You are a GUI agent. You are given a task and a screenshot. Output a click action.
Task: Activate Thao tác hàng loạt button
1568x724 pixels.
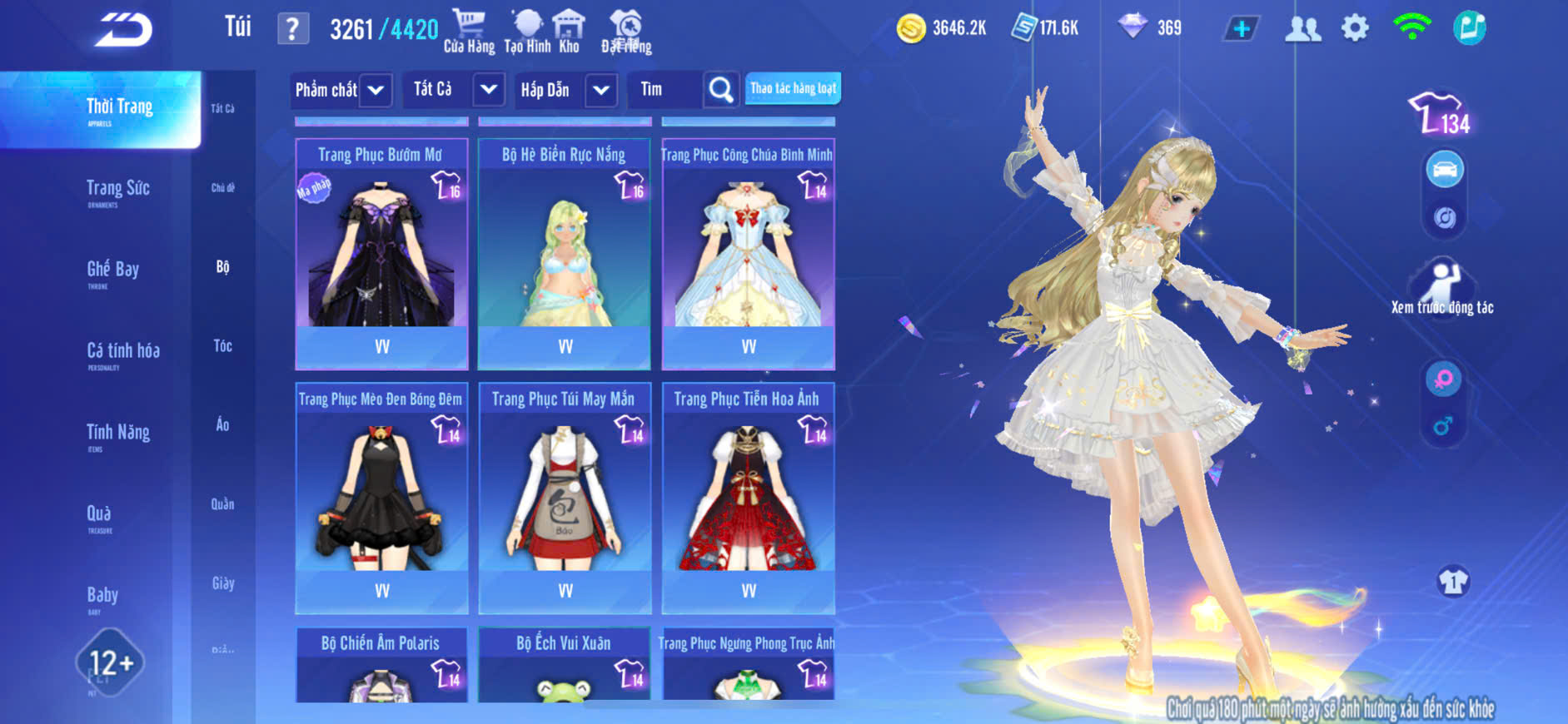pyautogui.click(x=793, y=88)
